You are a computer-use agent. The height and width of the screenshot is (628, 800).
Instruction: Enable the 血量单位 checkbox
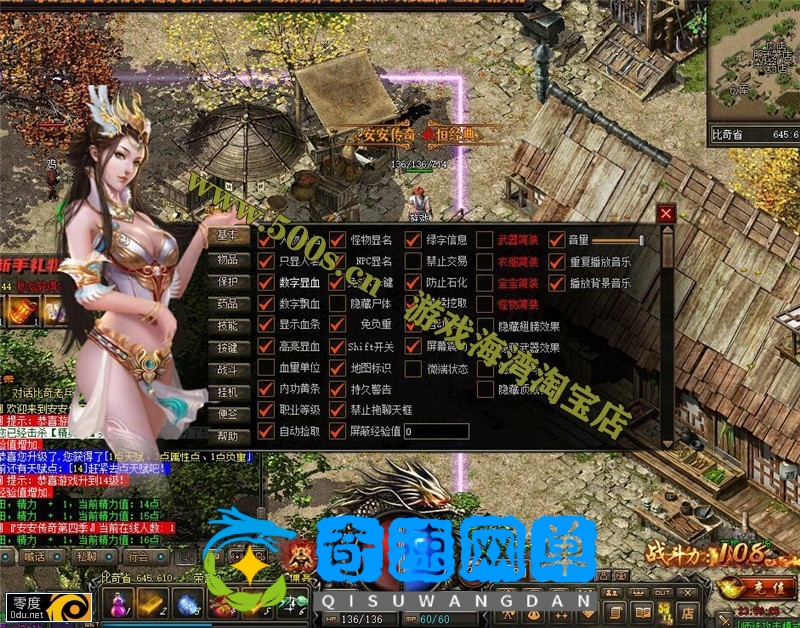tap(266, 367)
